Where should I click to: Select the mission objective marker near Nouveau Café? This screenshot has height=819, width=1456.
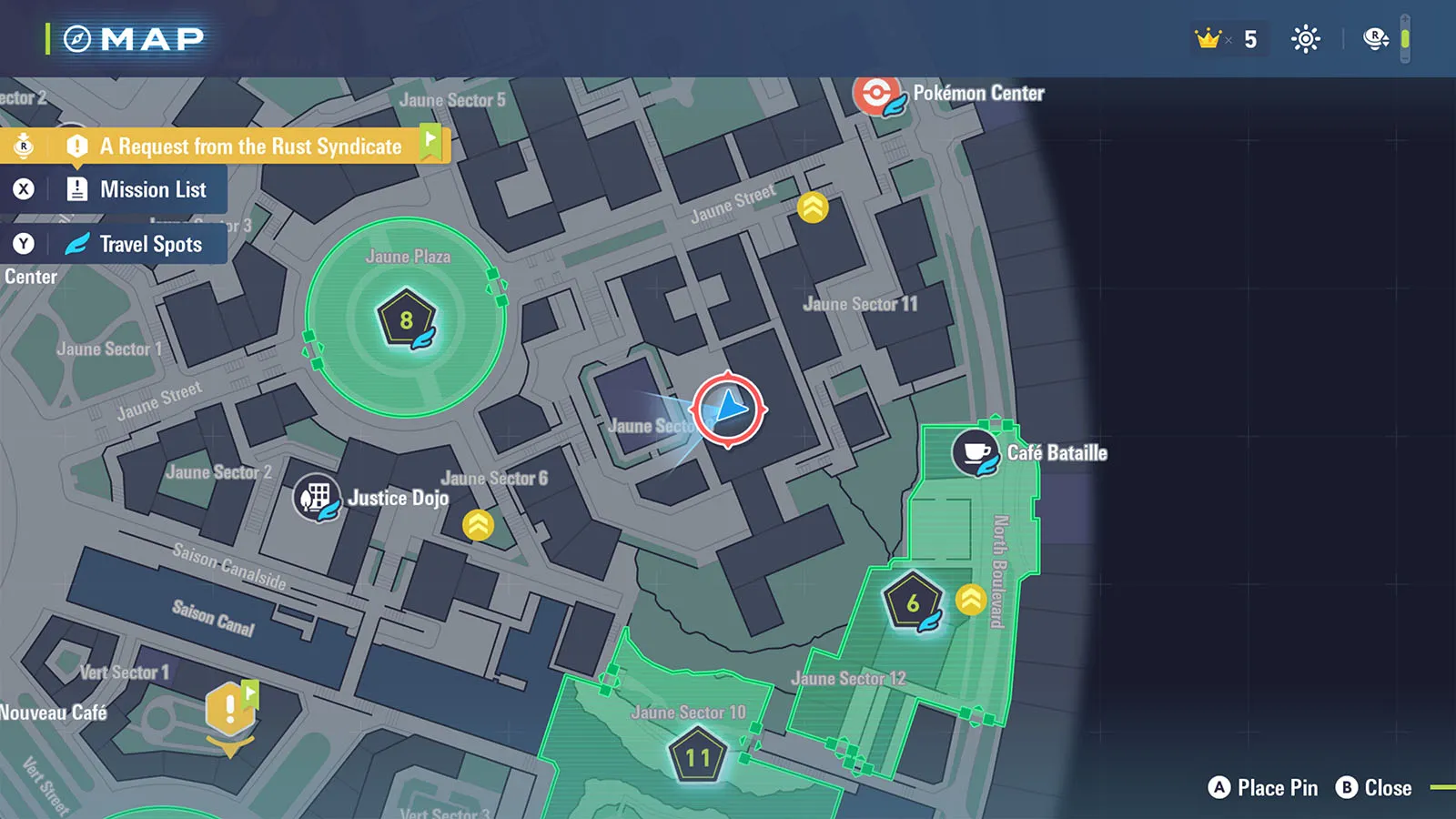point(230,711)
